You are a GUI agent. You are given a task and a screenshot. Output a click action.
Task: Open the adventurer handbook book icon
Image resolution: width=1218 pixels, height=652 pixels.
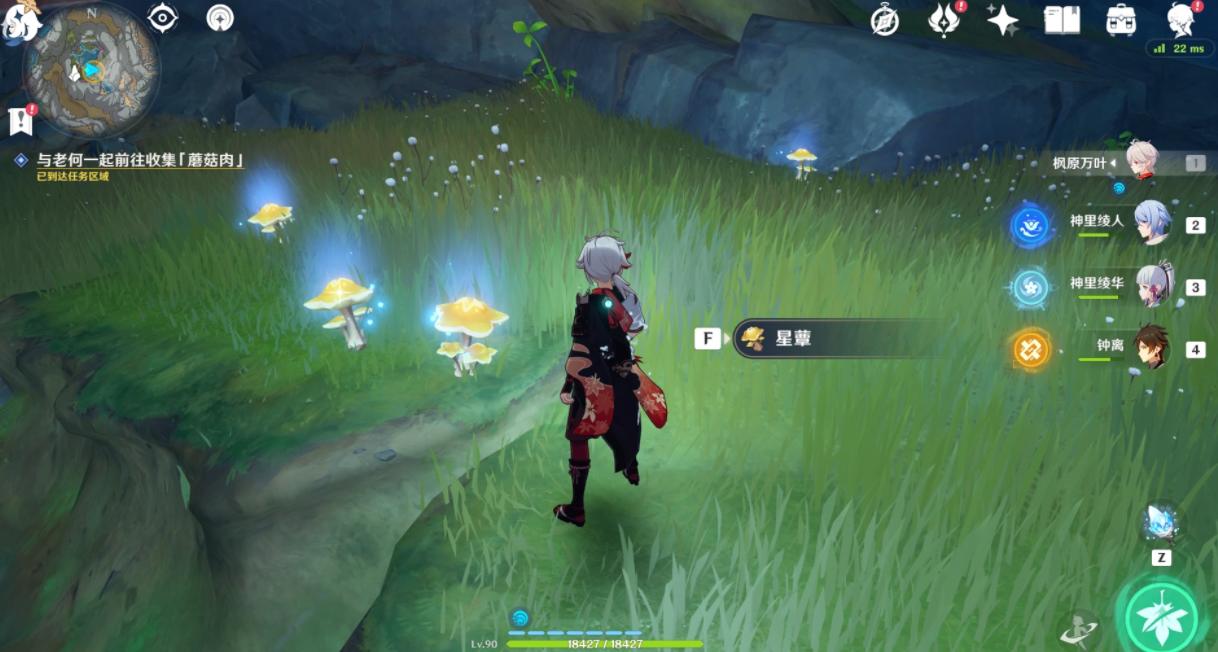click(x=1061, y=19)
